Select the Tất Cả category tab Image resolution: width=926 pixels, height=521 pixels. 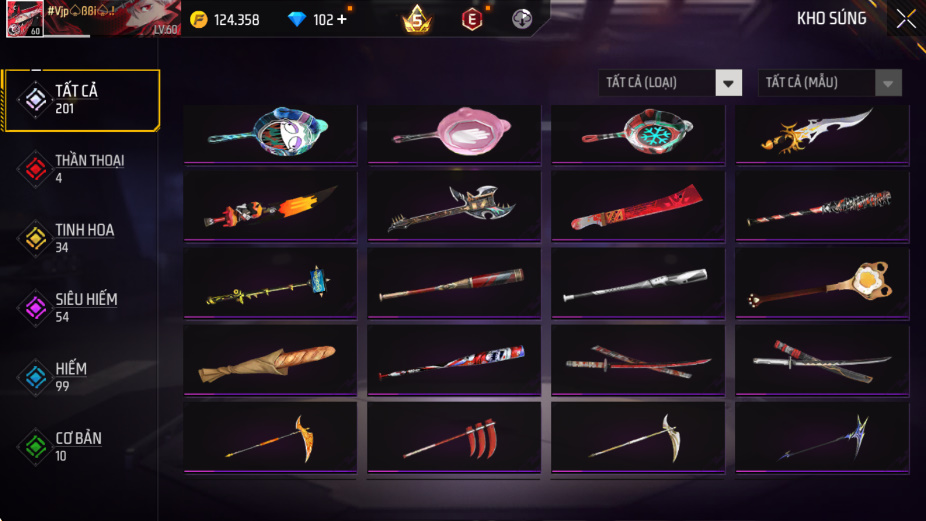coord(80,100)
